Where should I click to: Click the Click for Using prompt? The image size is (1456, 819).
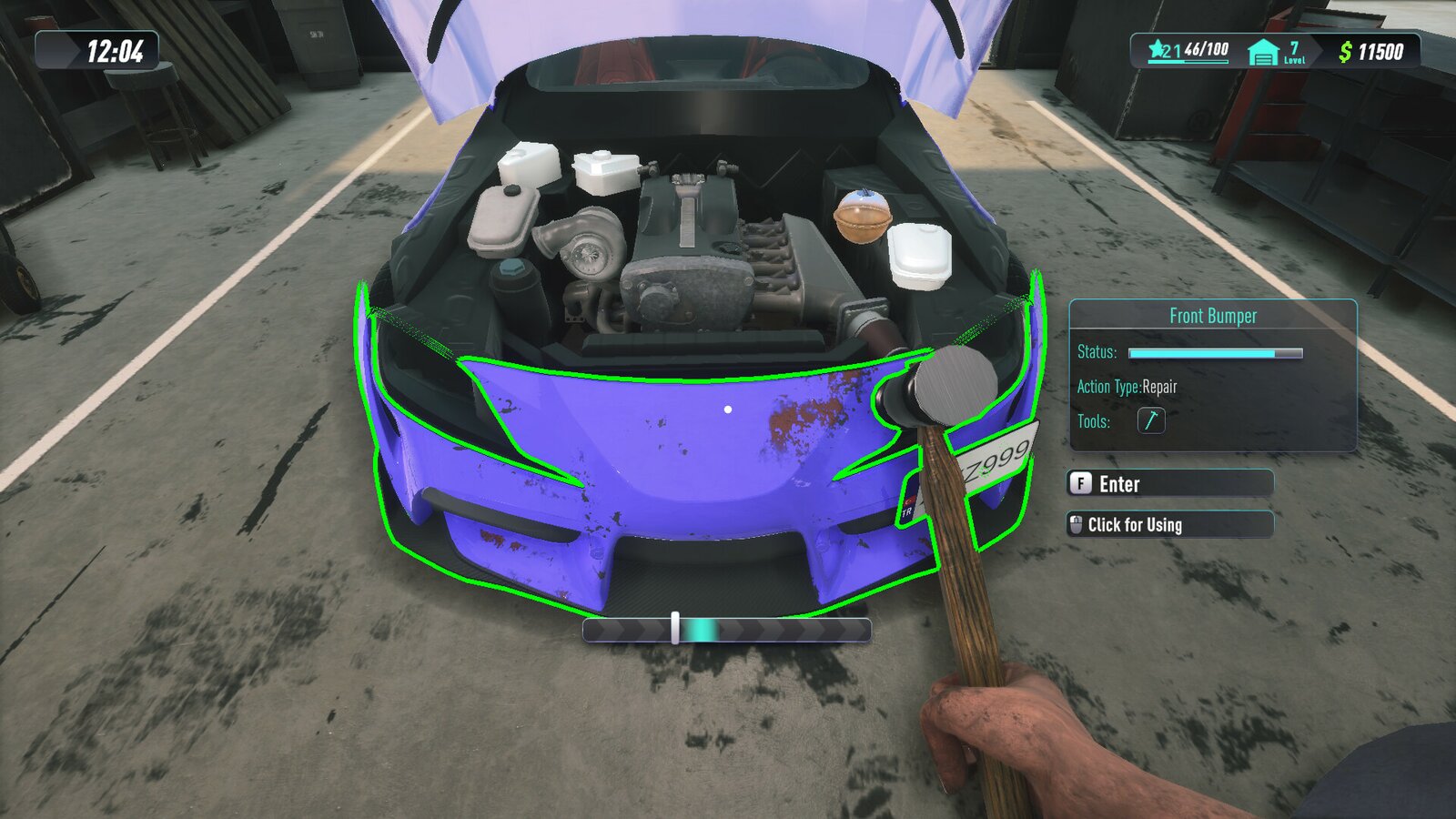pos(1137,525)
